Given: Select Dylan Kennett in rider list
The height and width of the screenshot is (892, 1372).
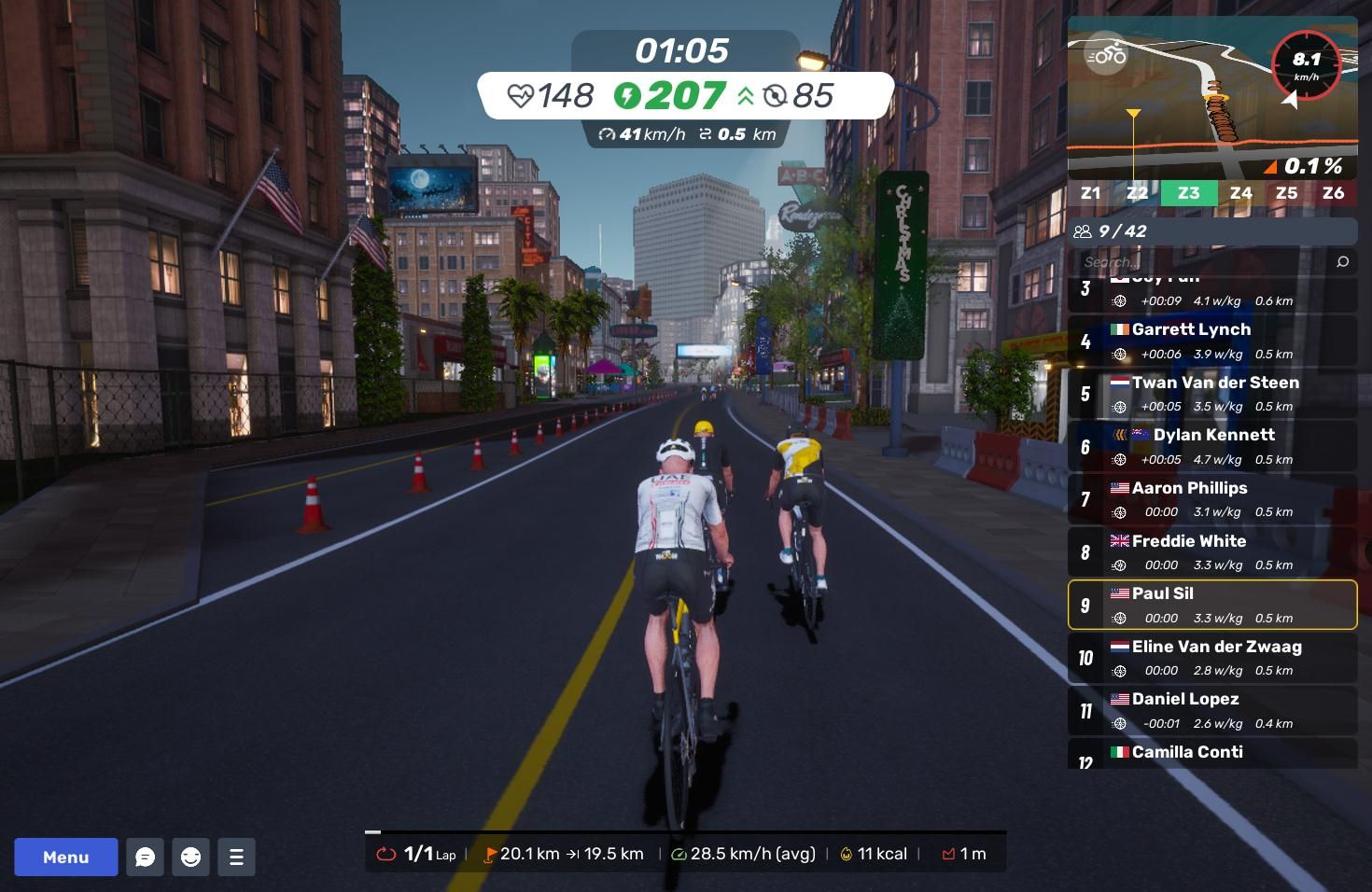Looking at the screenshot, I should [x=1211, y=446].
